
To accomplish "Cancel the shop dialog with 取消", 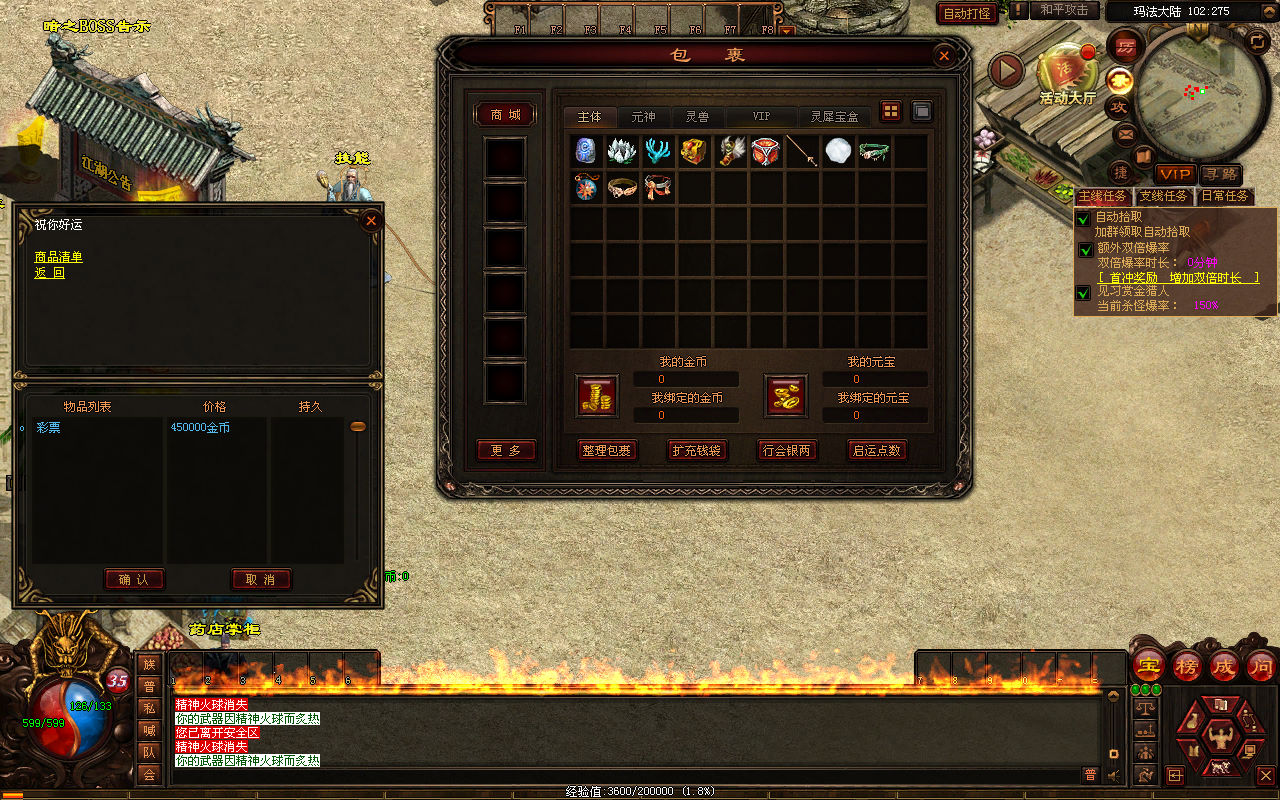I will (x=261, y=579).
